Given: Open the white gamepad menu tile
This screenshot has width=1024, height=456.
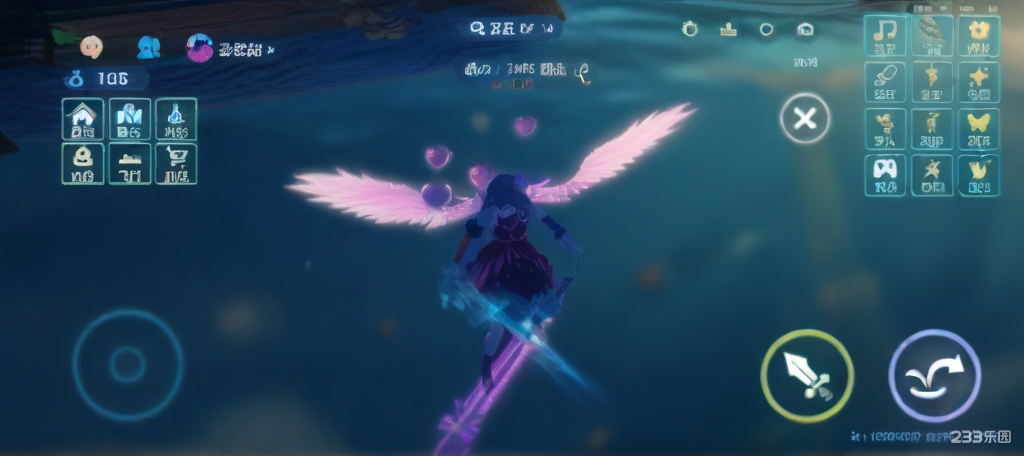Looking at the screenshot, I should tap(885, 174).
